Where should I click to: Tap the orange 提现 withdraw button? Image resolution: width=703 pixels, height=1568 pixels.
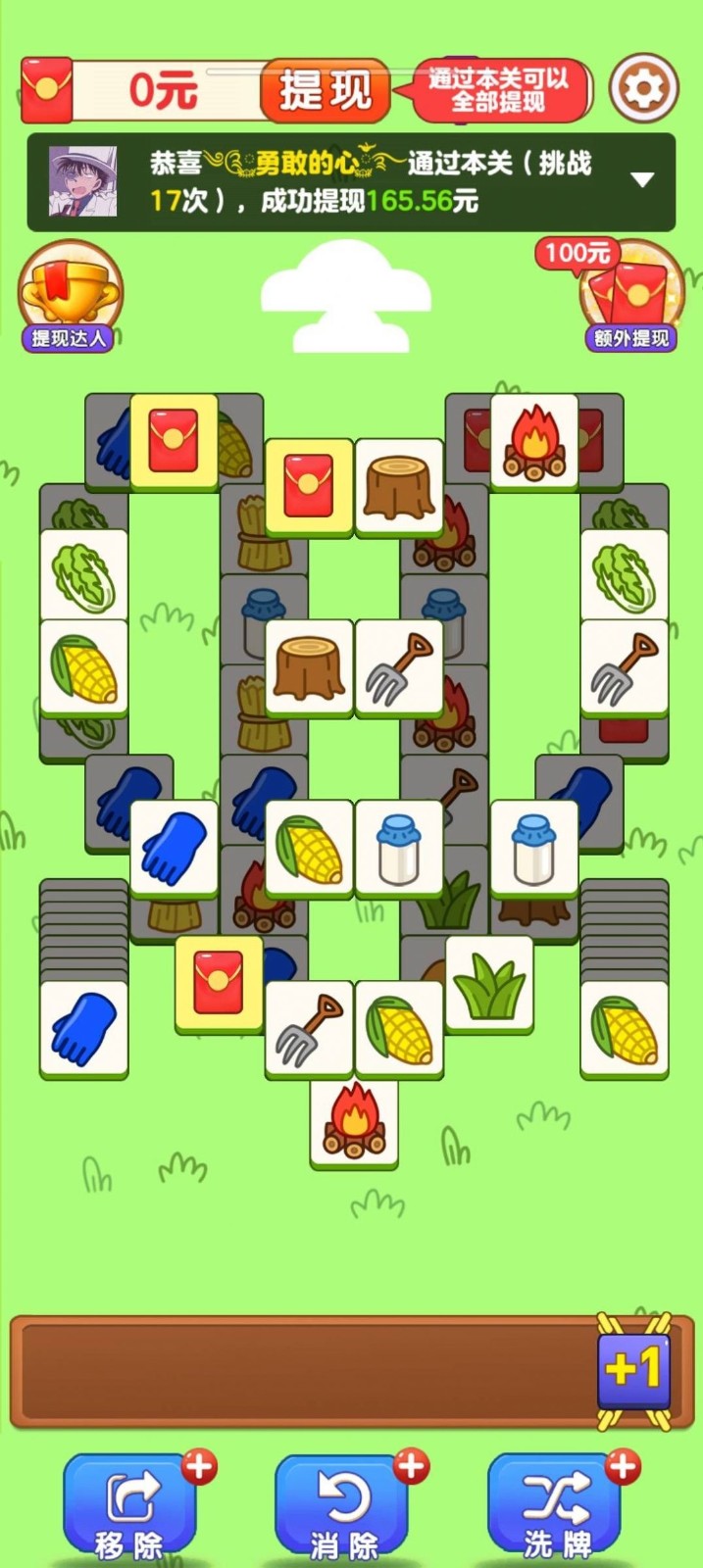point(325,91)
